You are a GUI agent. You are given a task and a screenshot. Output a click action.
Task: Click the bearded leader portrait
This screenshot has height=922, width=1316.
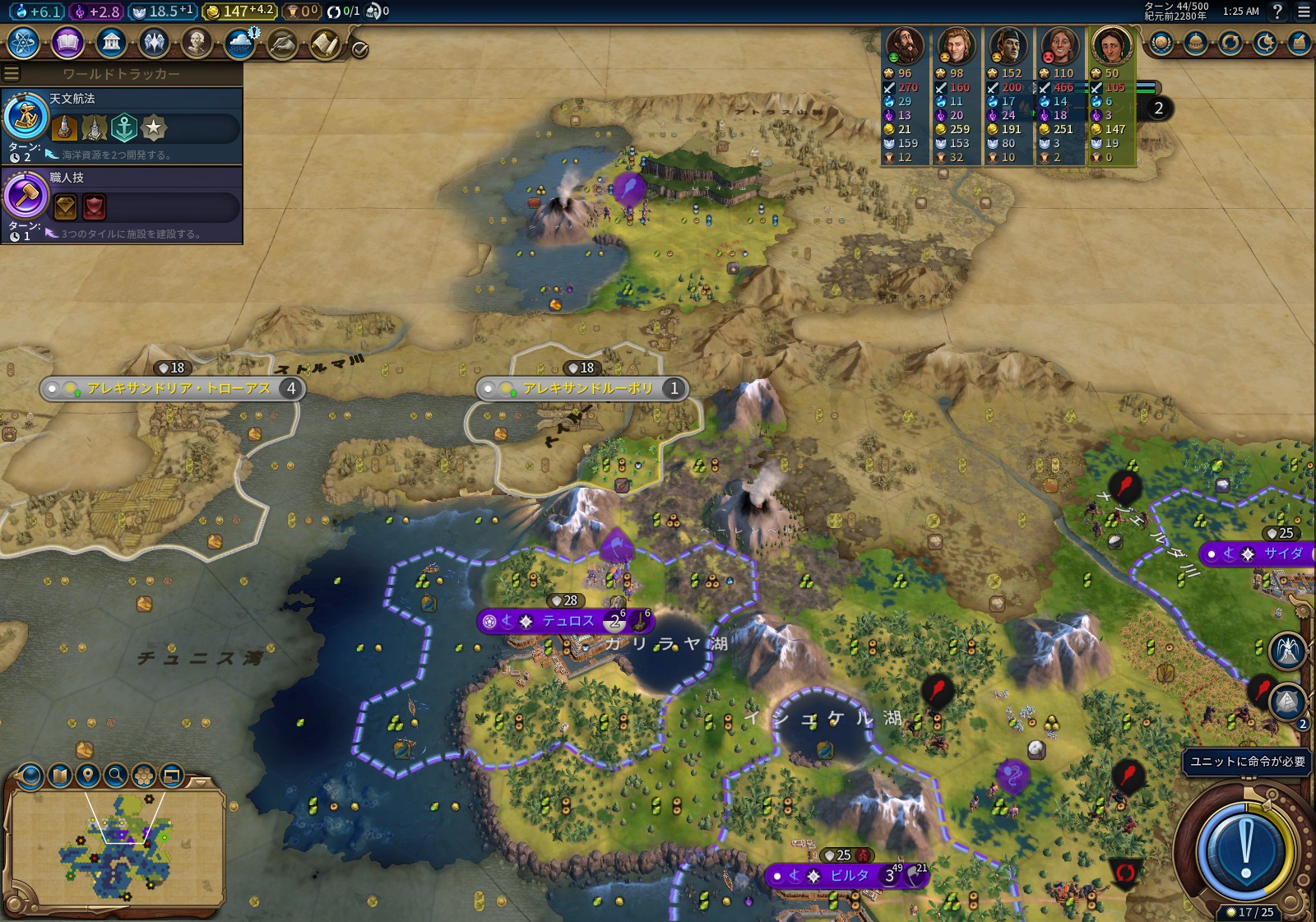tap(904, 46)
